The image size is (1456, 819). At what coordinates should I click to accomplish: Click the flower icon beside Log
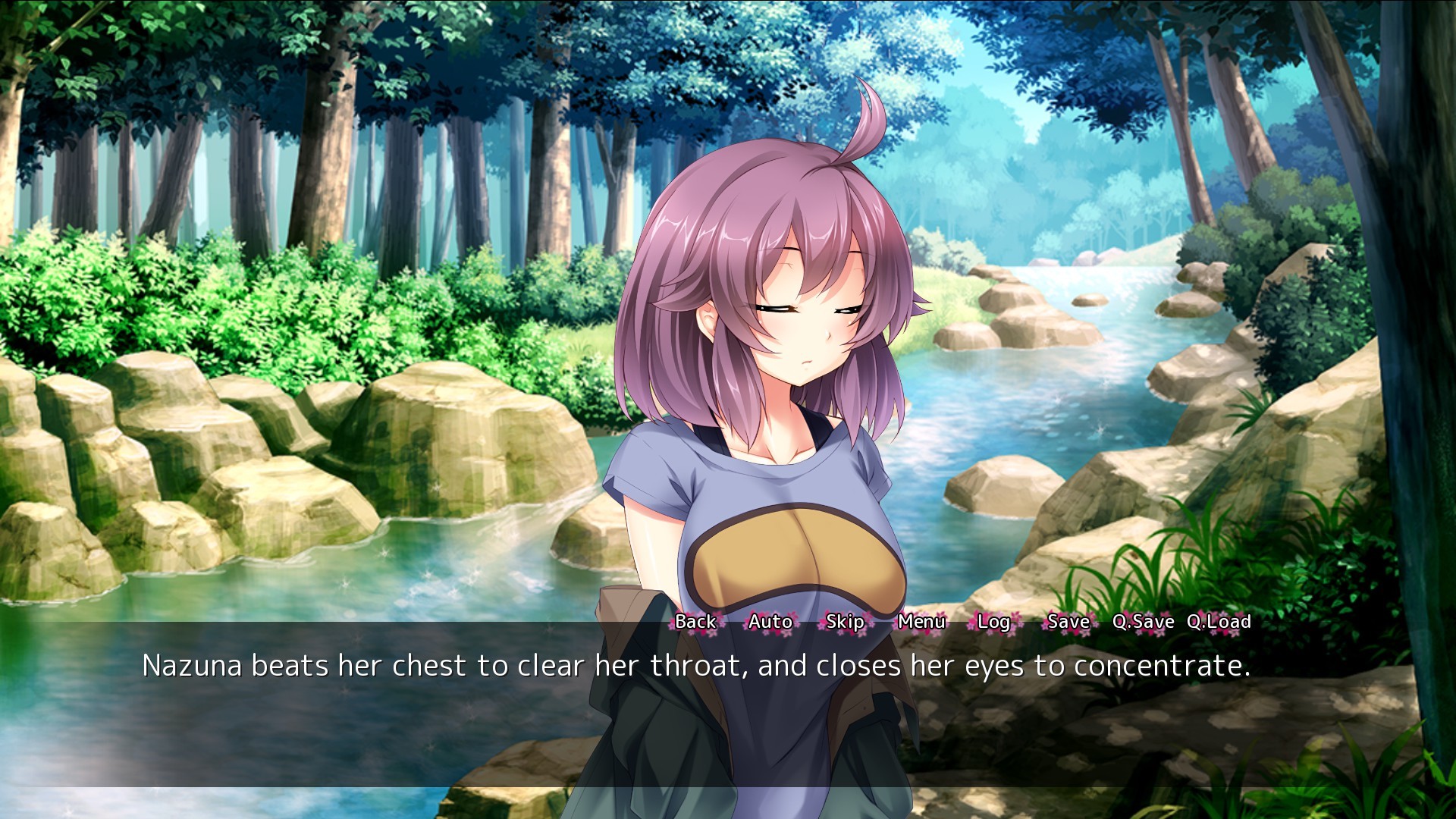pos(968,626)
